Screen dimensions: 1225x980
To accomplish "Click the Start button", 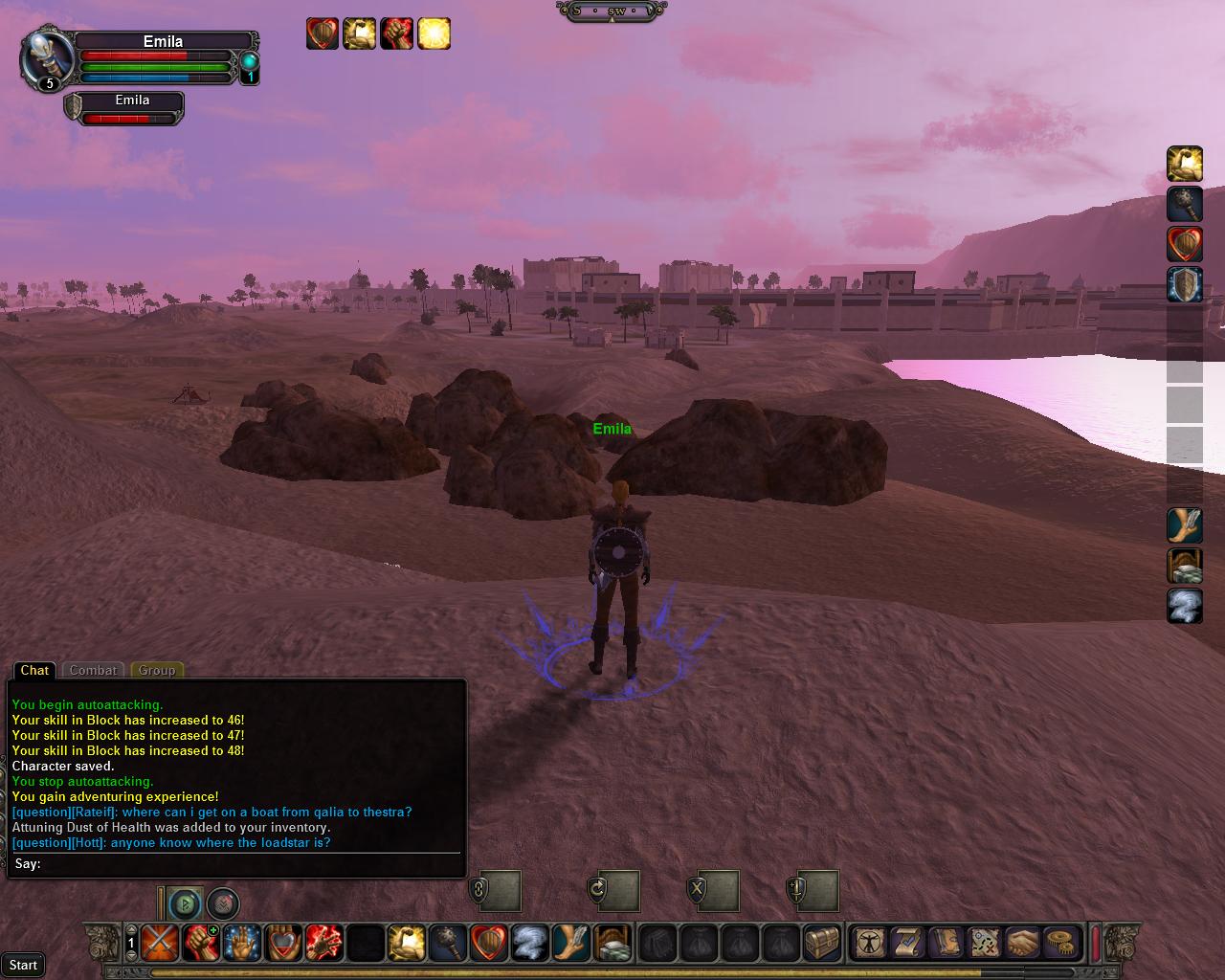I will (x=23, y=965).
